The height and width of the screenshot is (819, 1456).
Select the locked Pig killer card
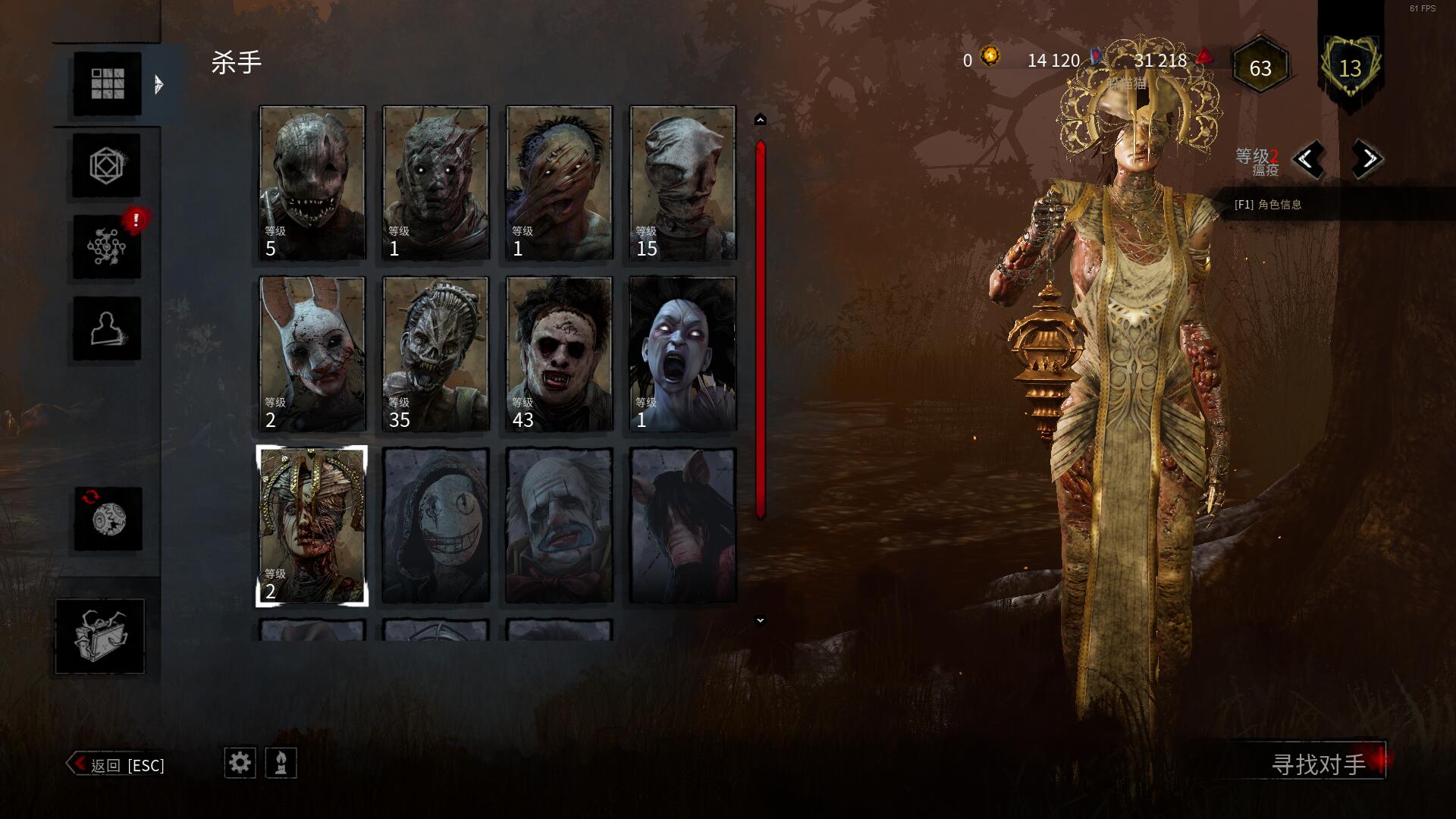point(682,526)
